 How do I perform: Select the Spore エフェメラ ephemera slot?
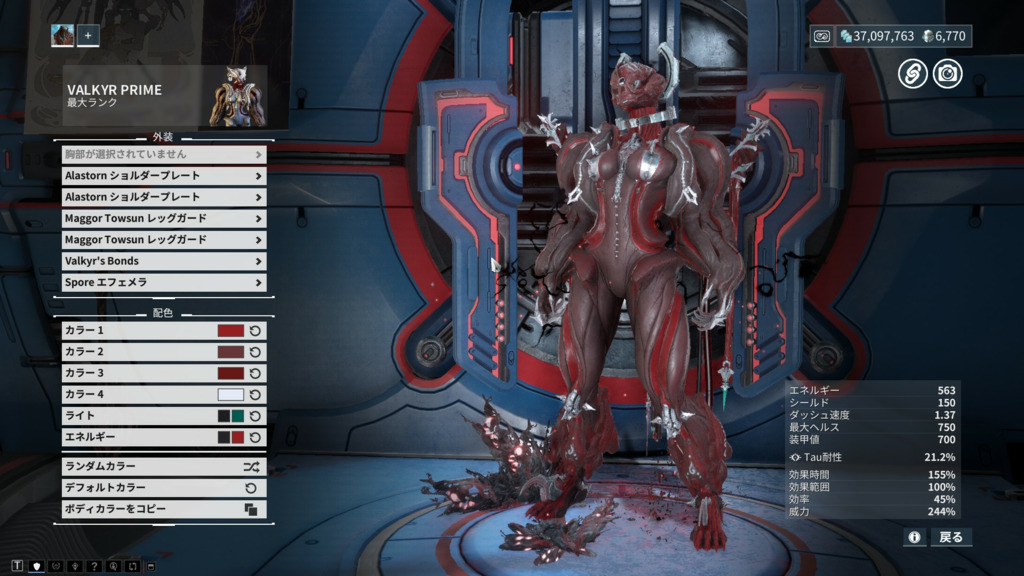[x=160, y=283]
